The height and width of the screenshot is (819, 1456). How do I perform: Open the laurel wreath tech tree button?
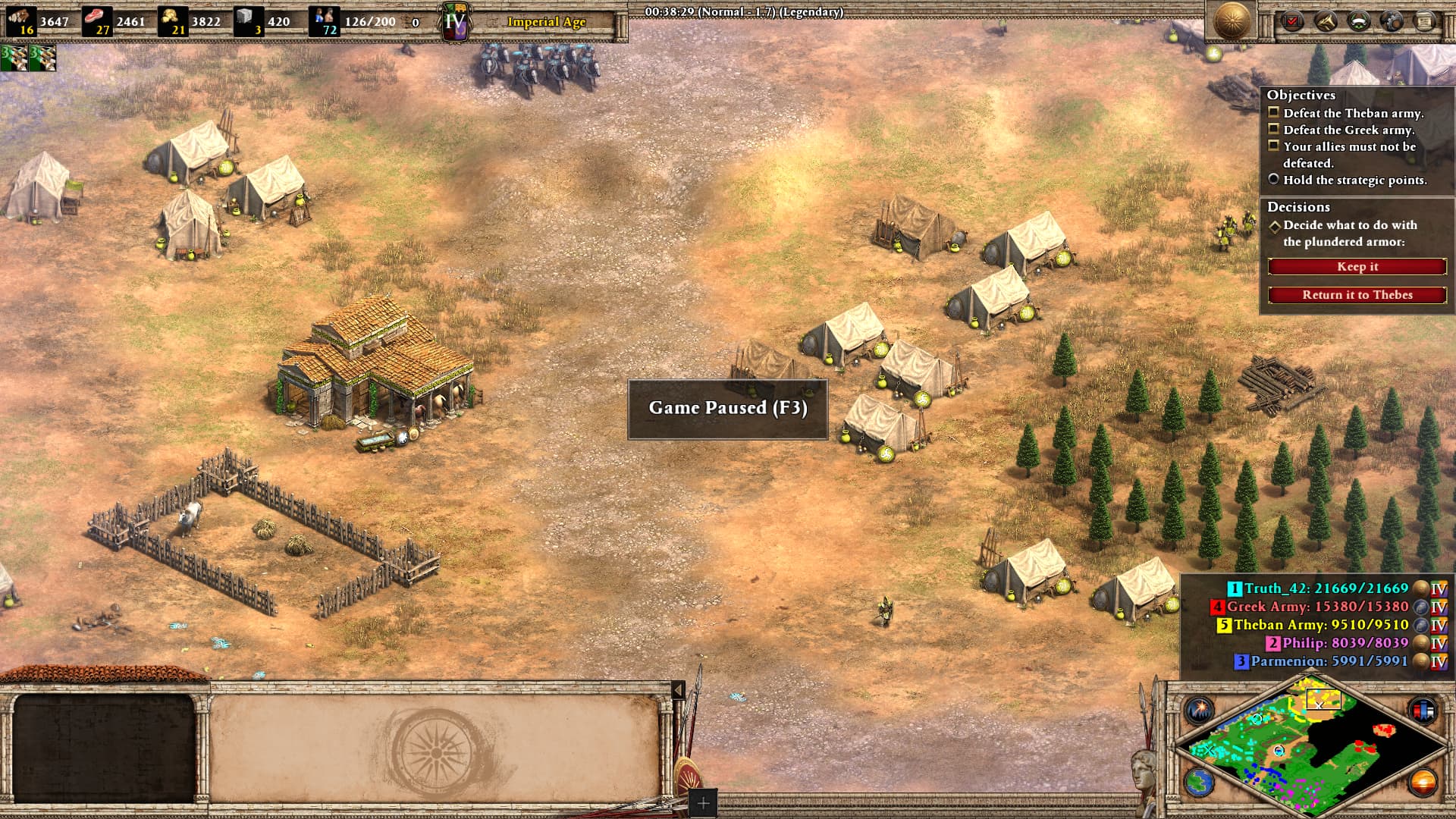pos(1358,21)
